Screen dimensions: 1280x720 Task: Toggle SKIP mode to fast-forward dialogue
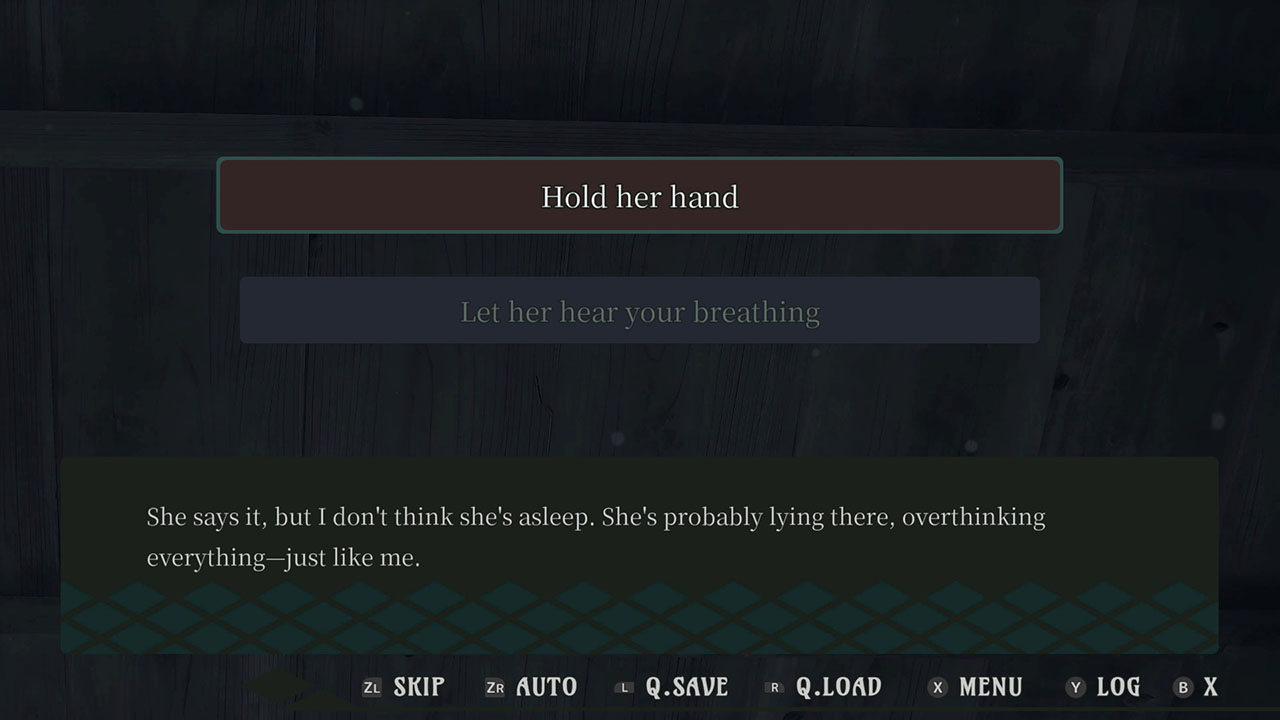(x=419, y=687)
